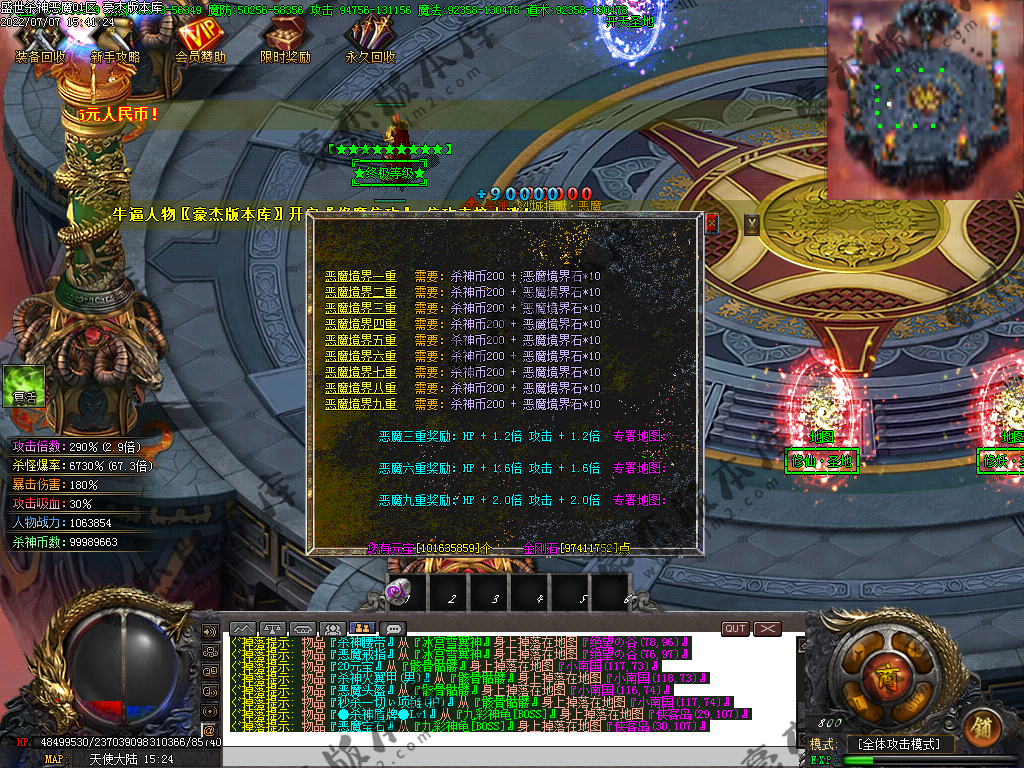Viewport: 1024px width, 768px height.
Task: Use the purple item in hotbar slot 1
Action: (x=397, y=593)
